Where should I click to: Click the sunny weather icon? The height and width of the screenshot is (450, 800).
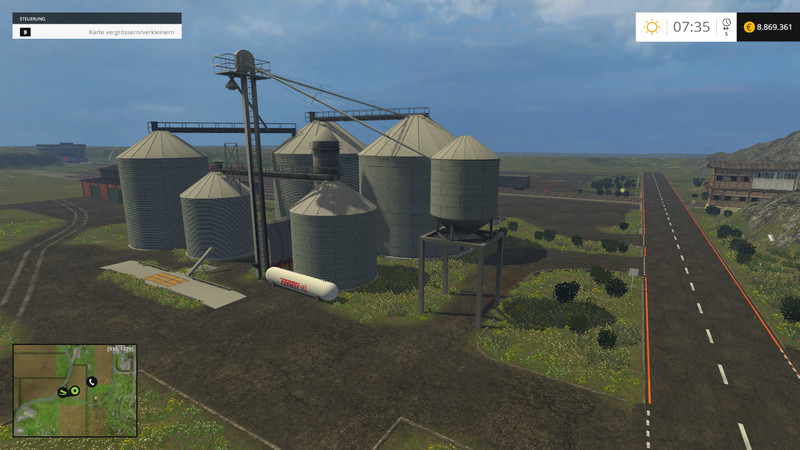[x=652, y=27]
